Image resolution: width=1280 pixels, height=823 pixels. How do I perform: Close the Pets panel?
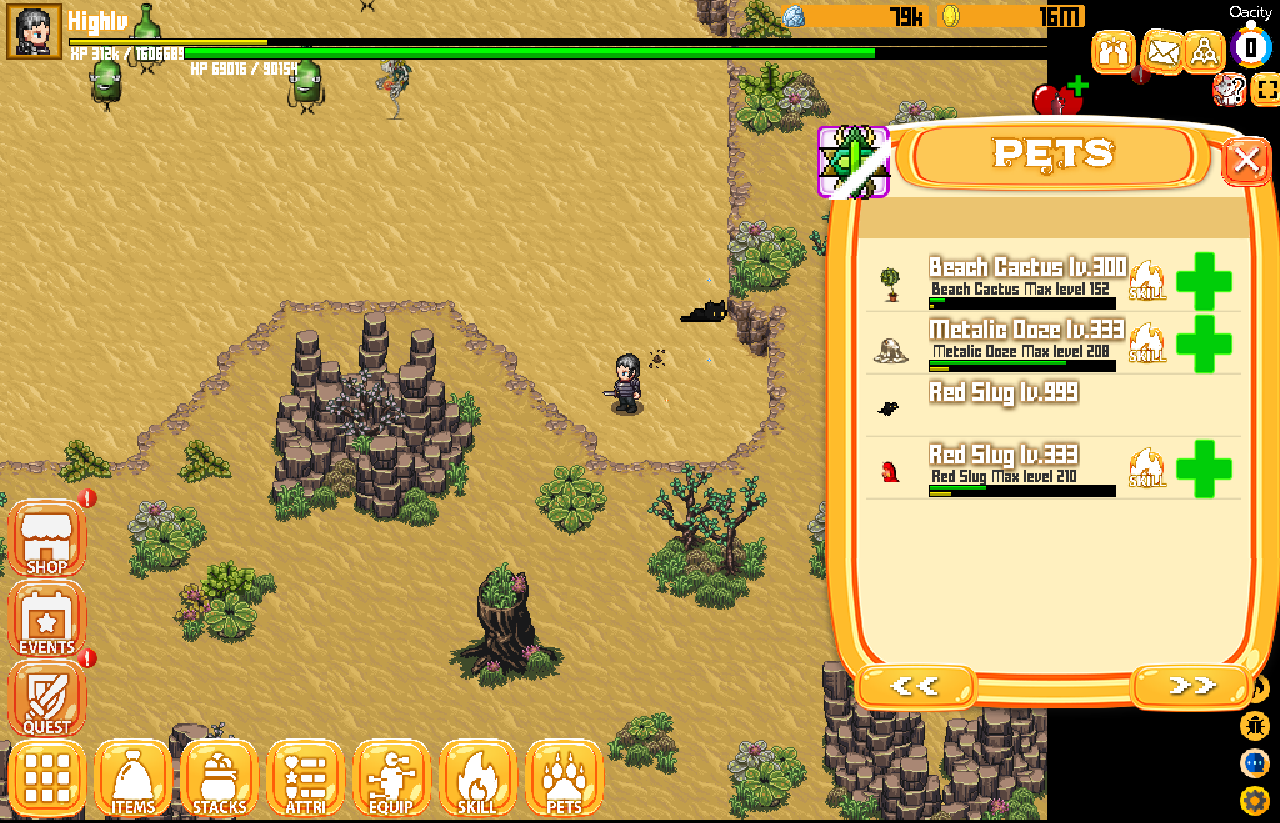pyautogui.click(x=1246, y=160)
